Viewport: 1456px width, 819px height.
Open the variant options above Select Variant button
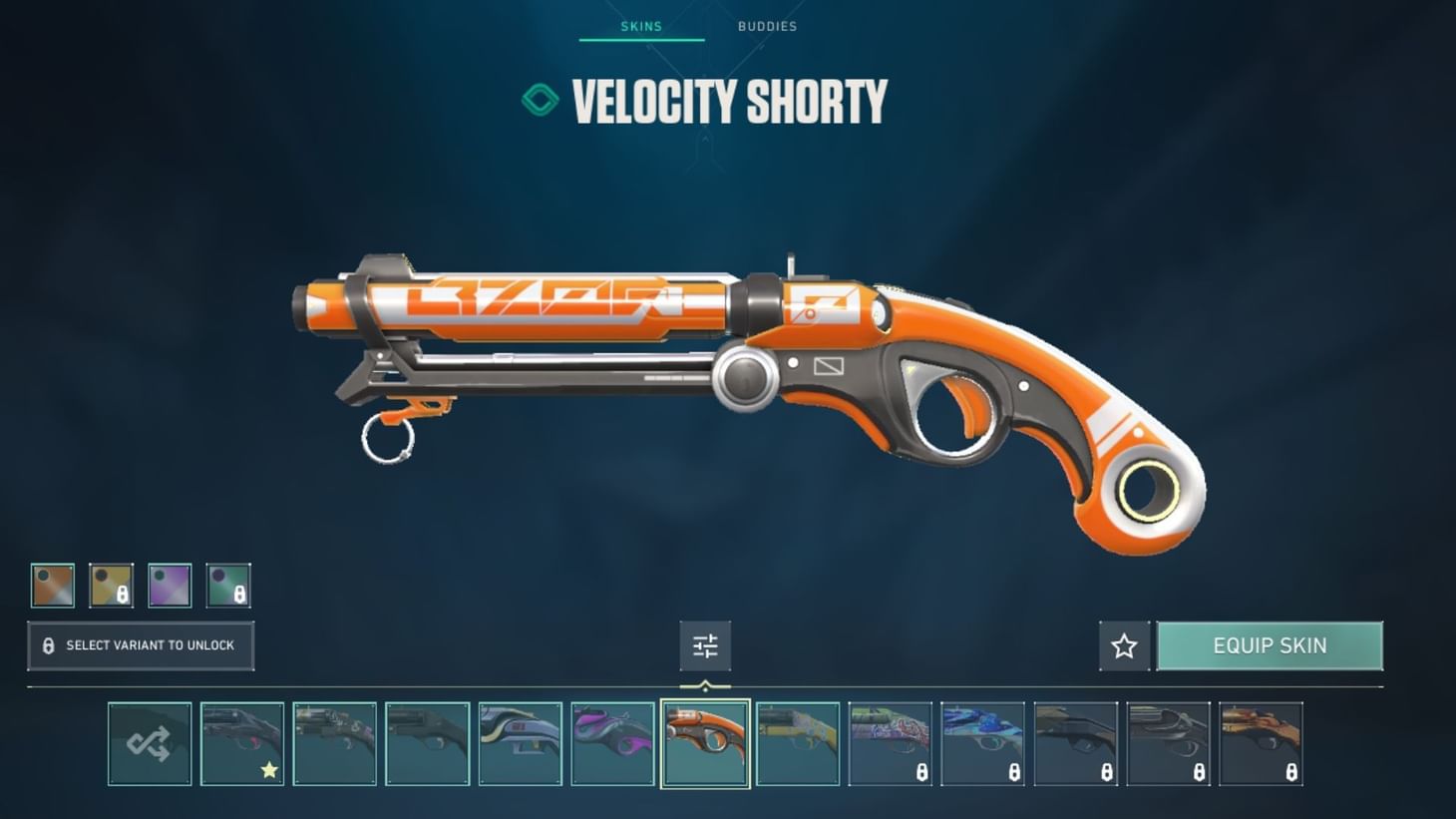(x=140, y=585)
